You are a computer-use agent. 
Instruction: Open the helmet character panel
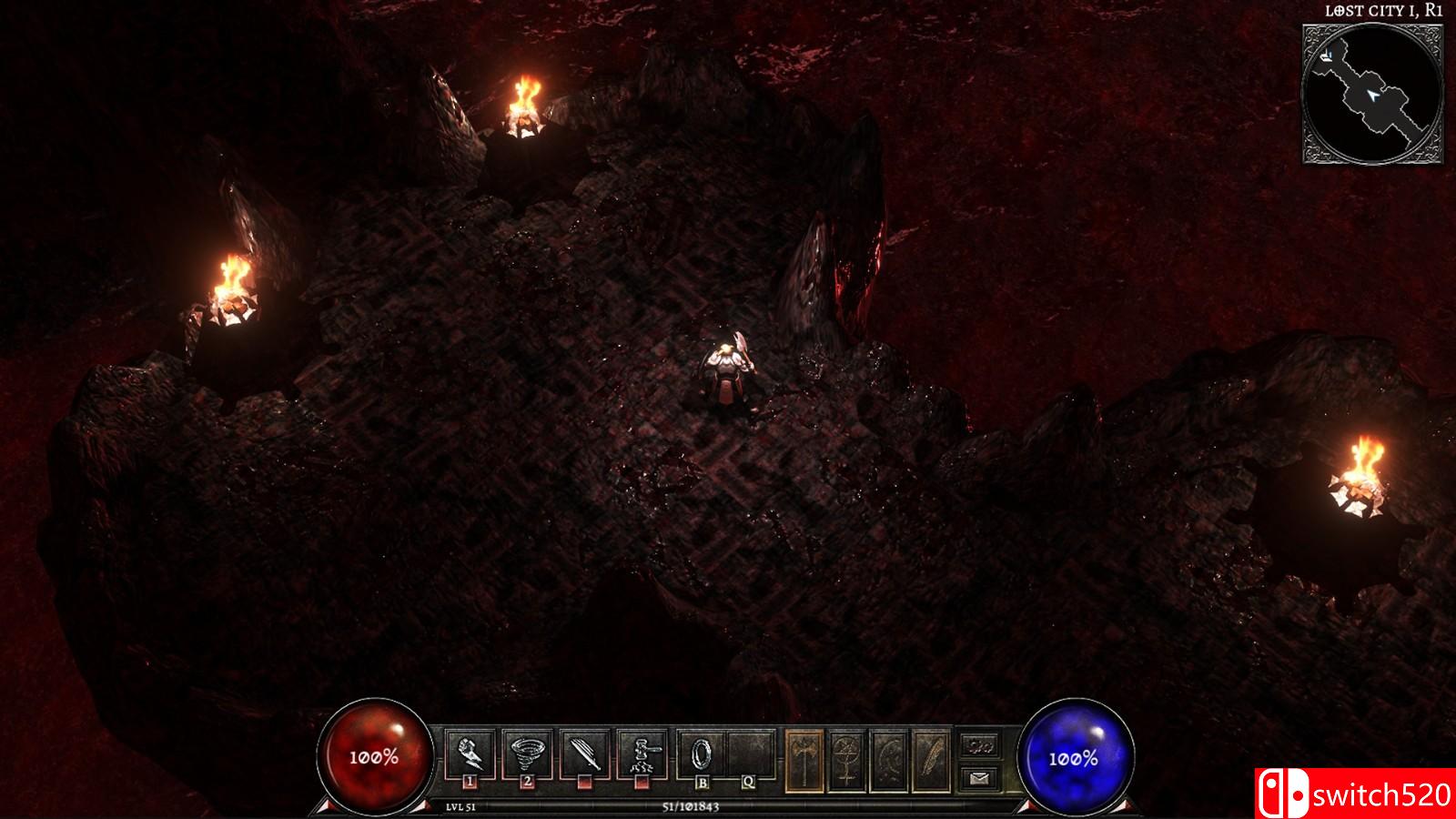890,760
